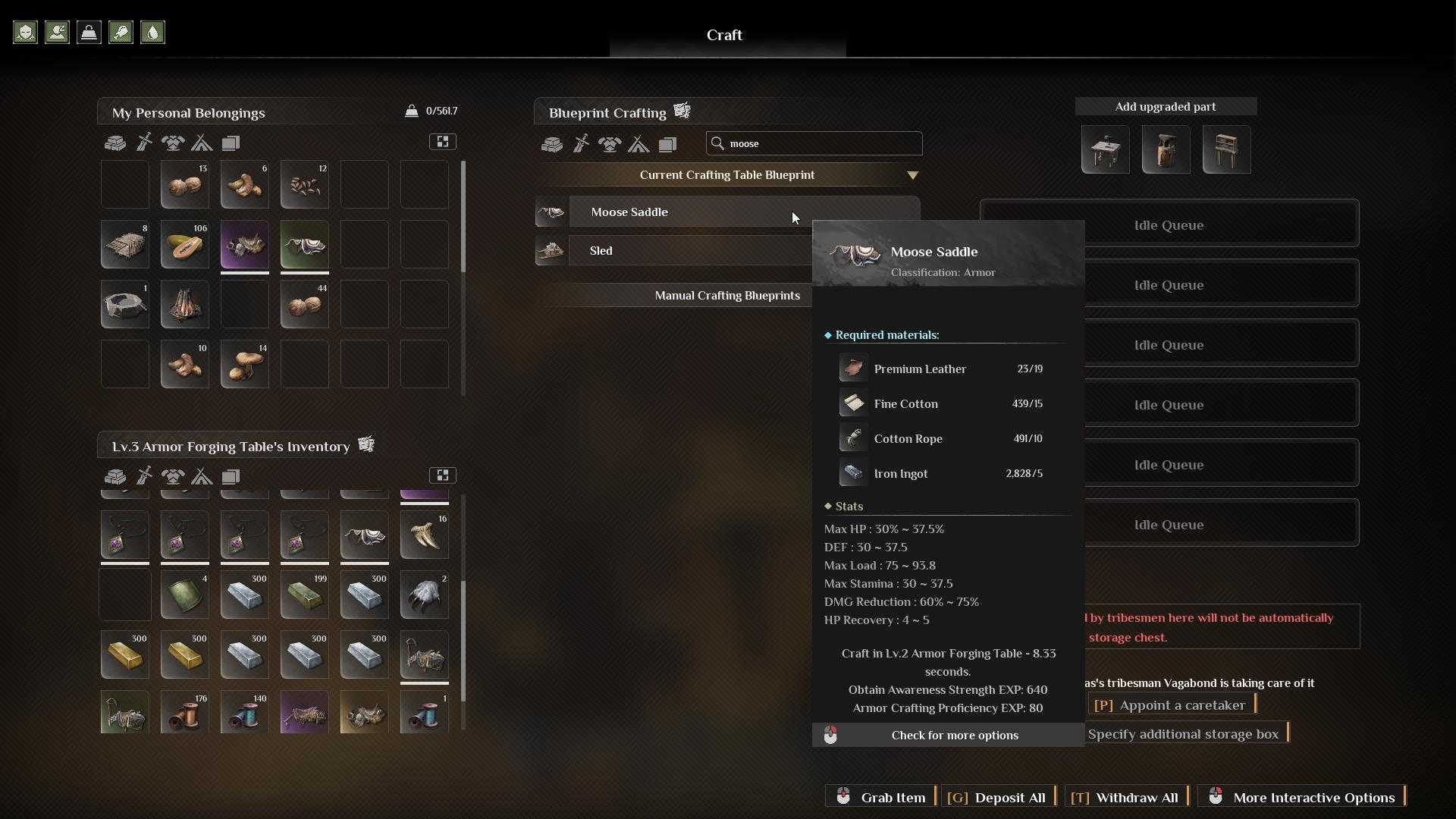Click Deposit All button

click(x=999, y=798)
